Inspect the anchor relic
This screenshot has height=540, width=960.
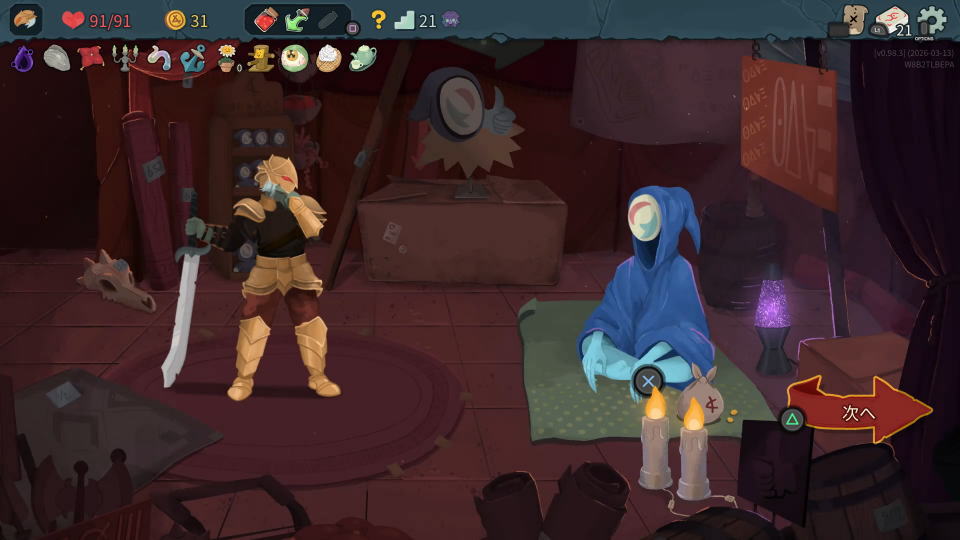pos(193,58)
